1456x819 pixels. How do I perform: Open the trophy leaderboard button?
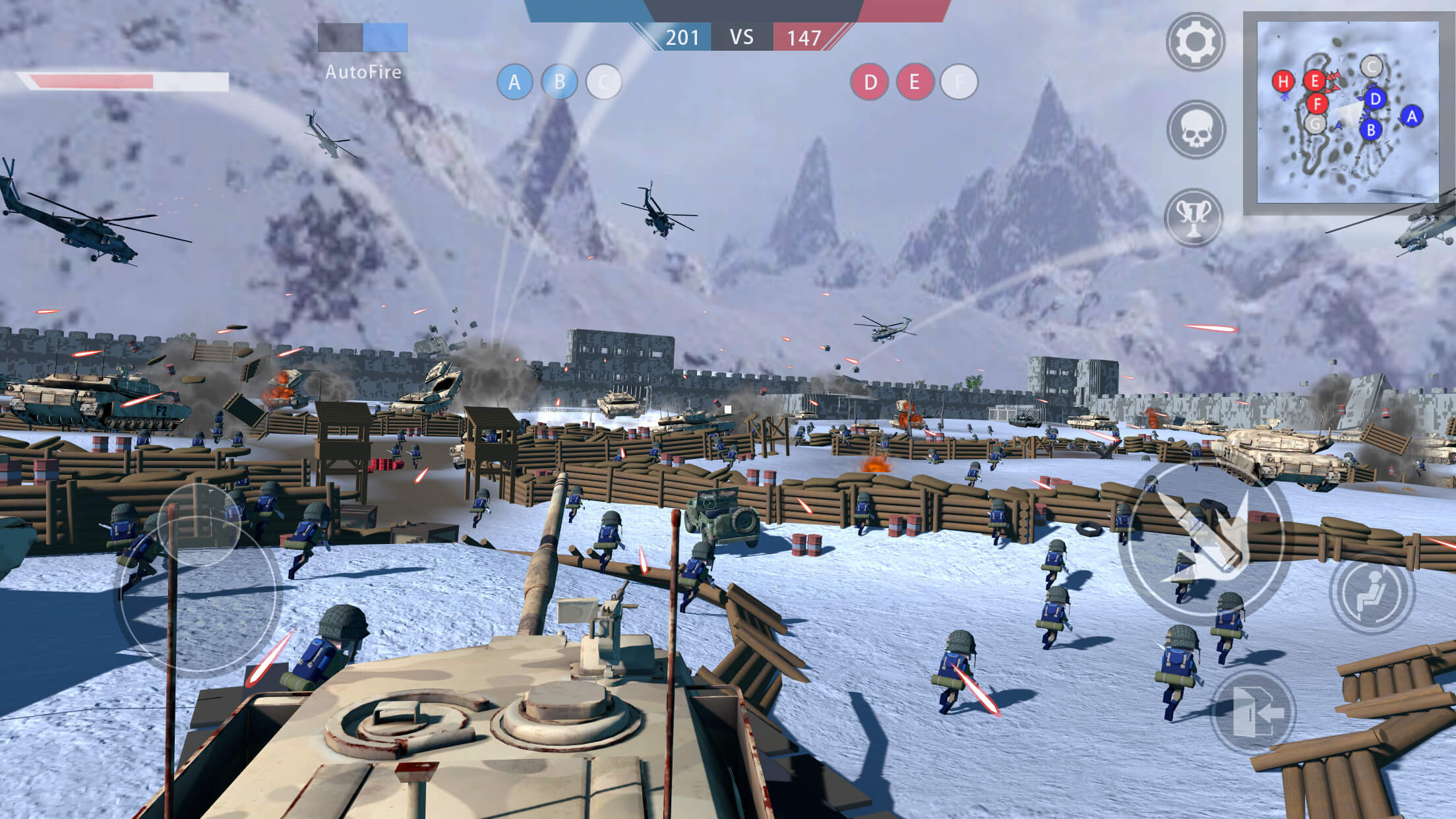1194,217
